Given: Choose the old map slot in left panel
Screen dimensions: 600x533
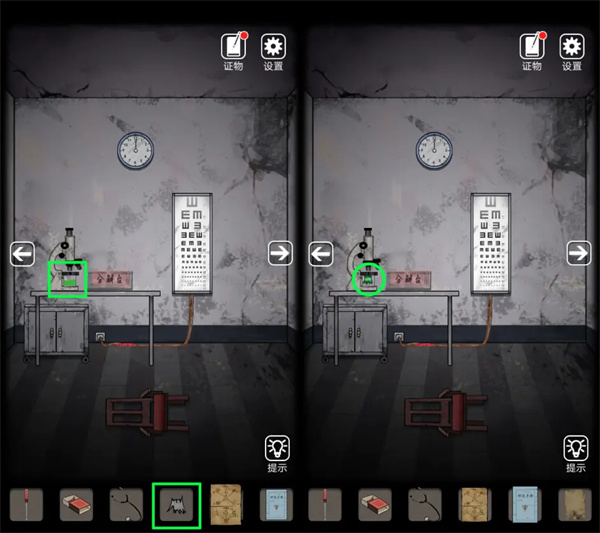Looking at the screenshot, I should (226, 505).
